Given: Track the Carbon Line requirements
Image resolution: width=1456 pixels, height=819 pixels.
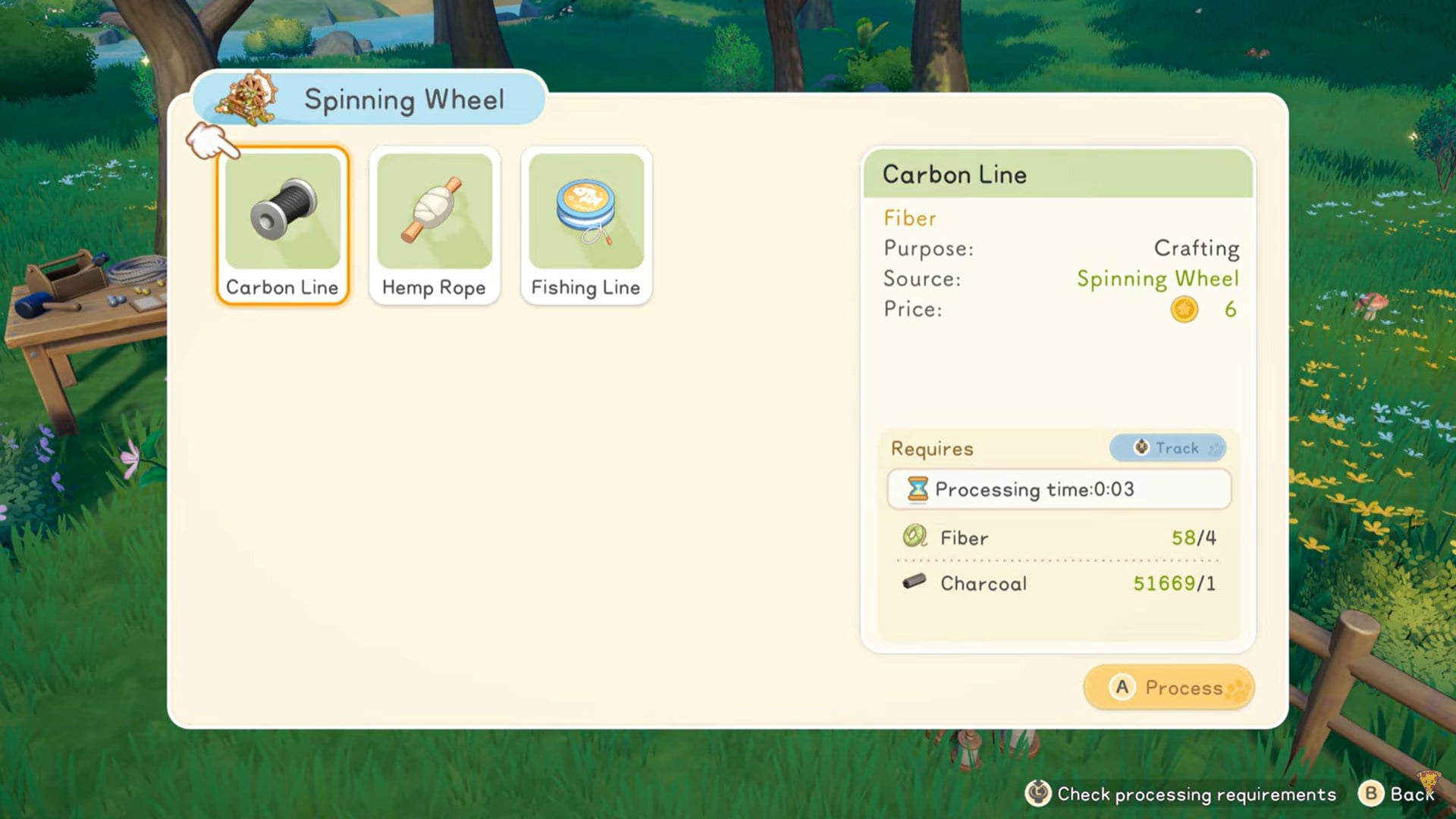Looking at the screenshot, I should click(x=1167, y=448).
